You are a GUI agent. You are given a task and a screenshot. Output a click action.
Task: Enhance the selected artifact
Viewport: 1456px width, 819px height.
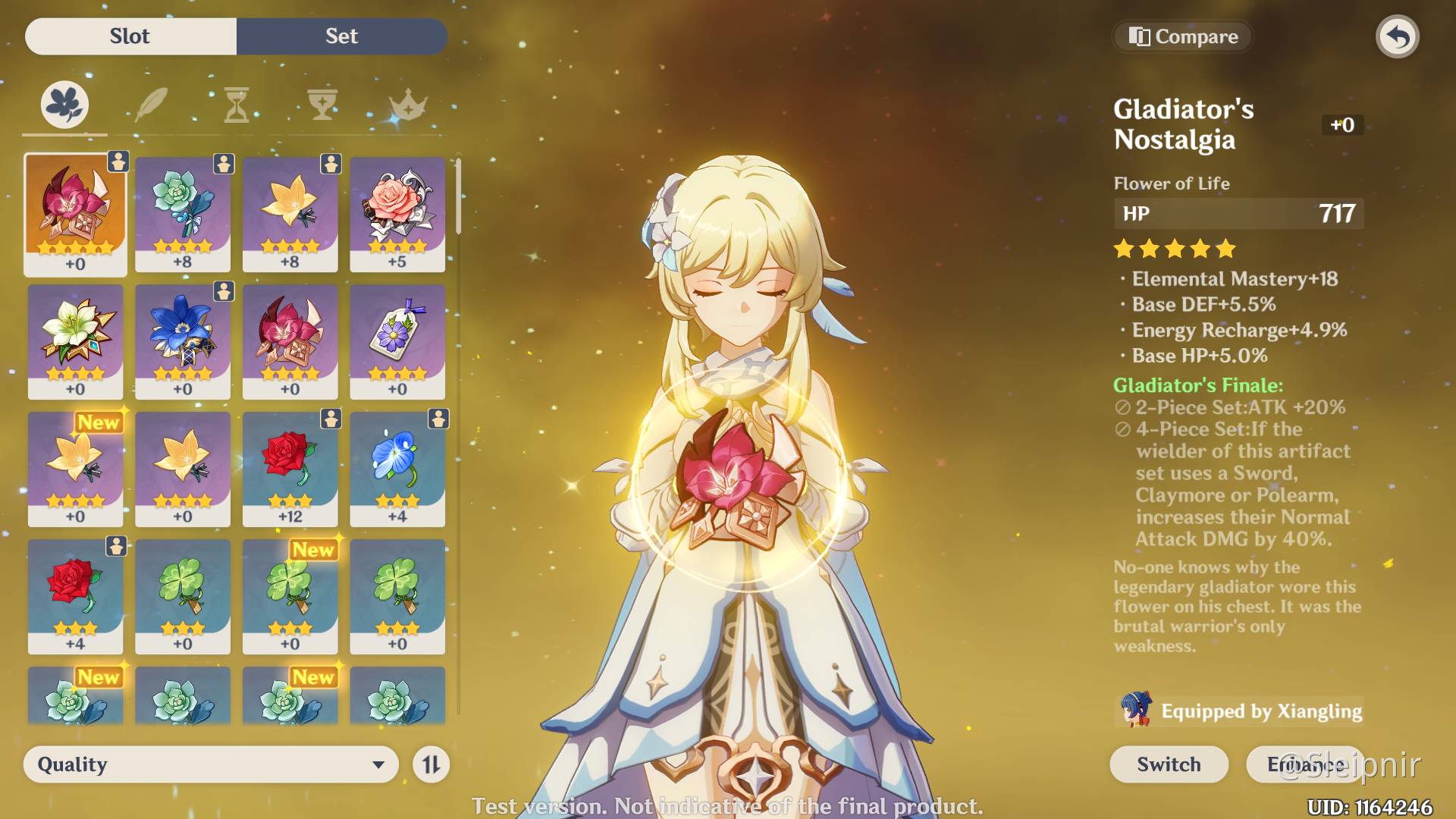1304,764
